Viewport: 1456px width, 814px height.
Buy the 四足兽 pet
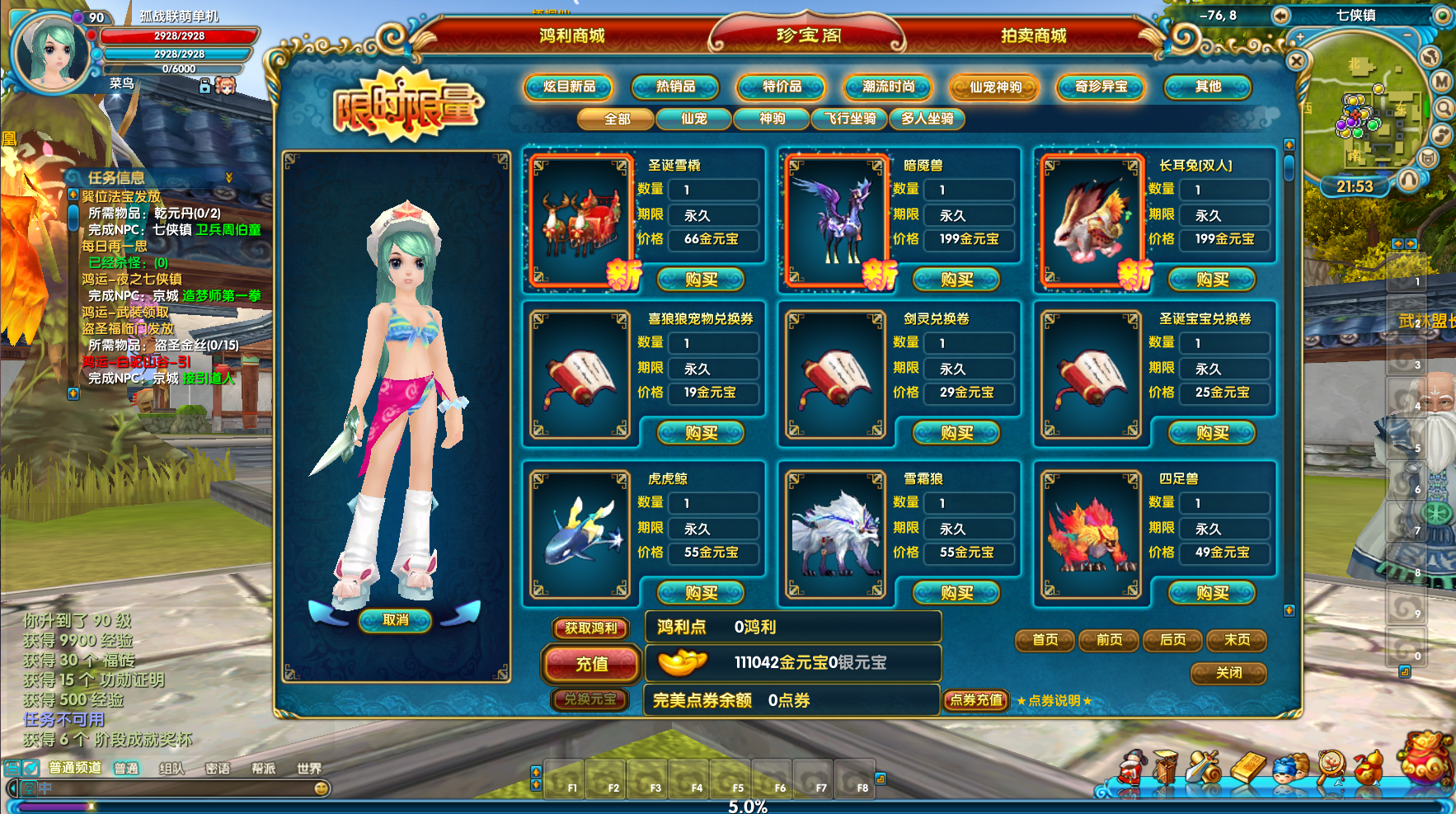coord(1213,592)
